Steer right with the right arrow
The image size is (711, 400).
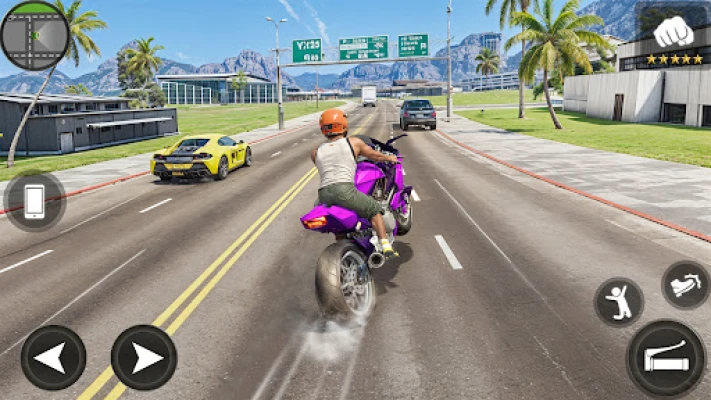143,357
